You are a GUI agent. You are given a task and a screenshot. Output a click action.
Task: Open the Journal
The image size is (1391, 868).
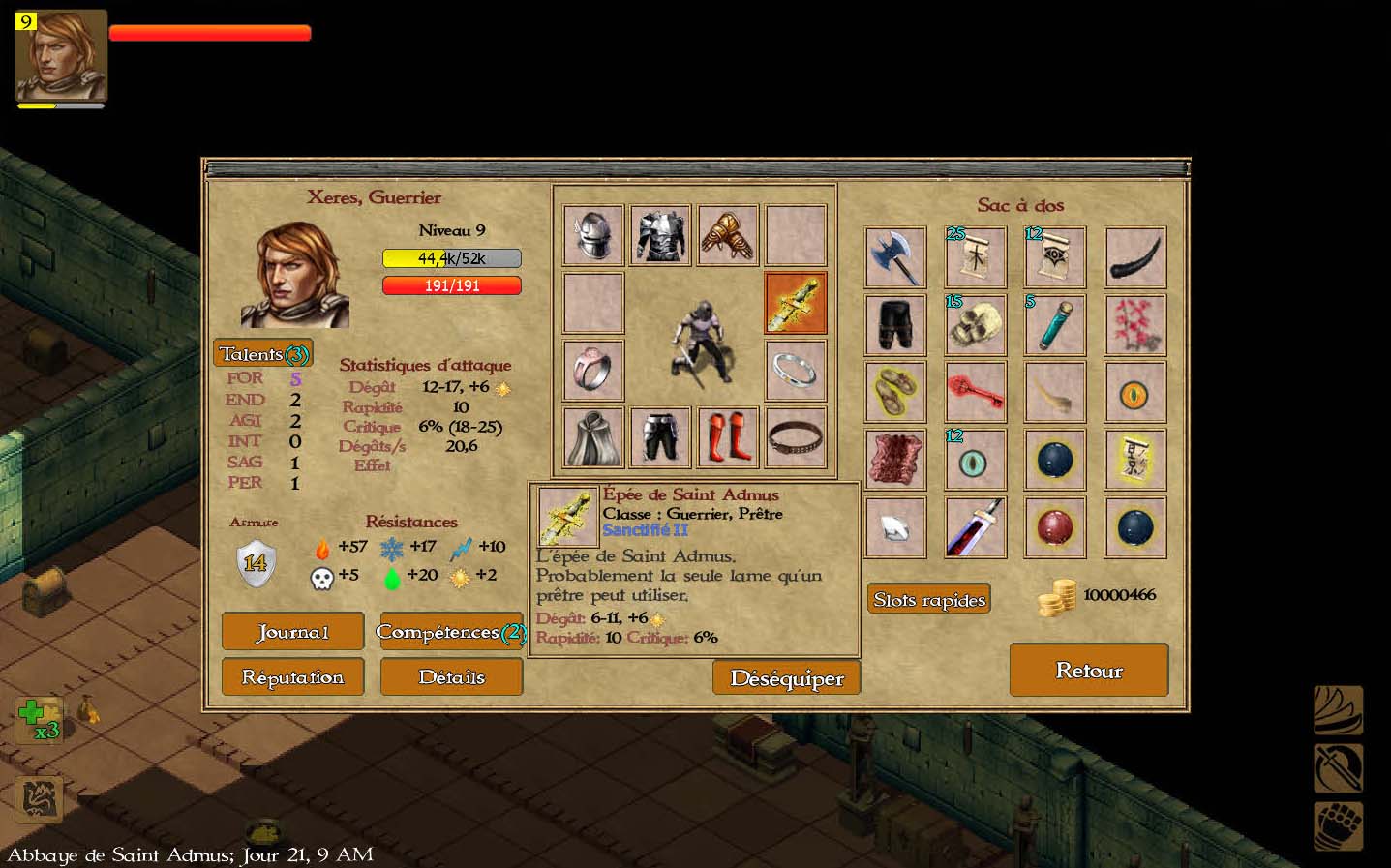click(x=292, y=632)
